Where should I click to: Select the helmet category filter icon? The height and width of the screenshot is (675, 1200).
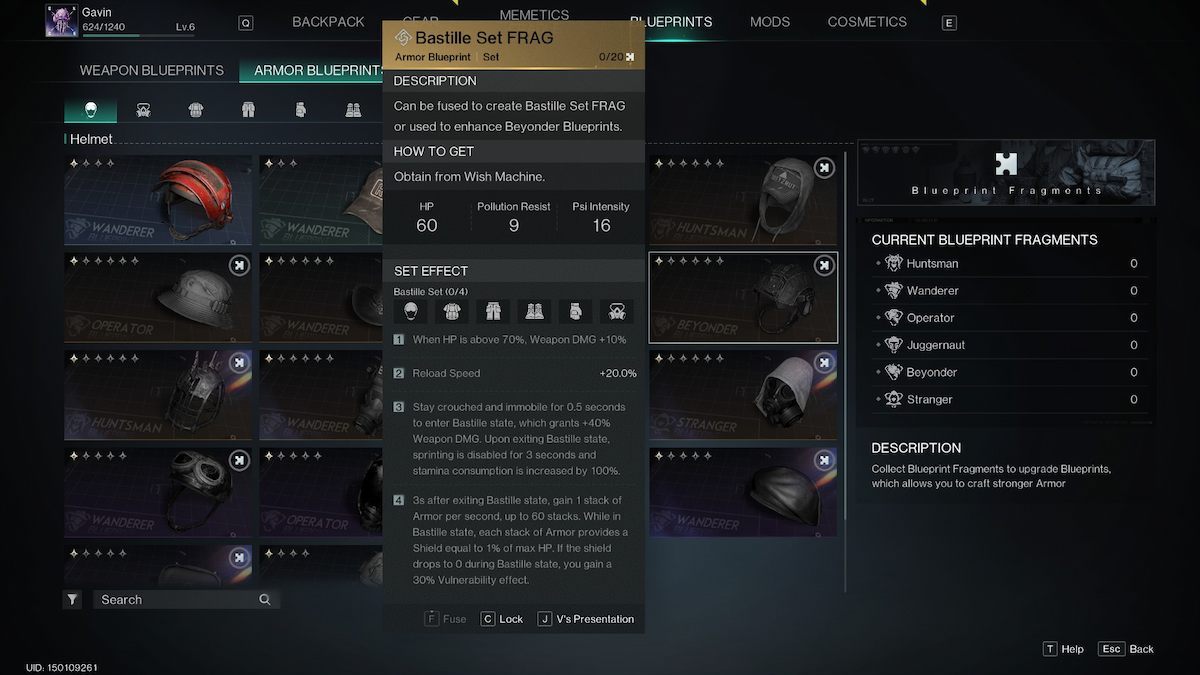(90, 110)
